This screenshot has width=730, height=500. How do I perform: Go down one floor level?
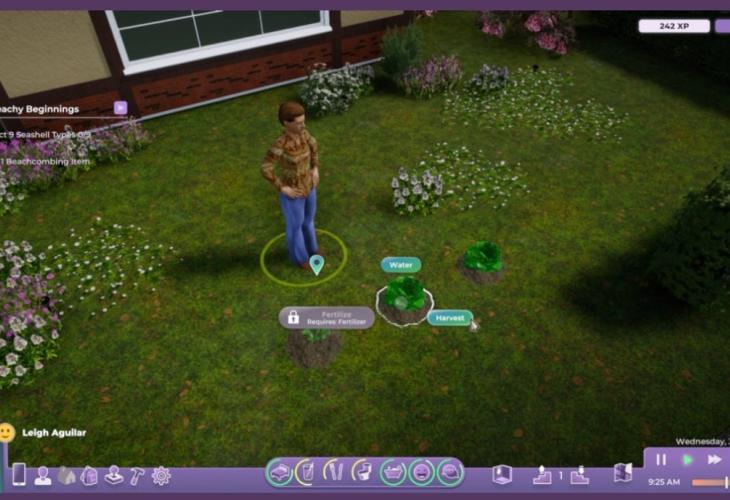pos(579,475)
